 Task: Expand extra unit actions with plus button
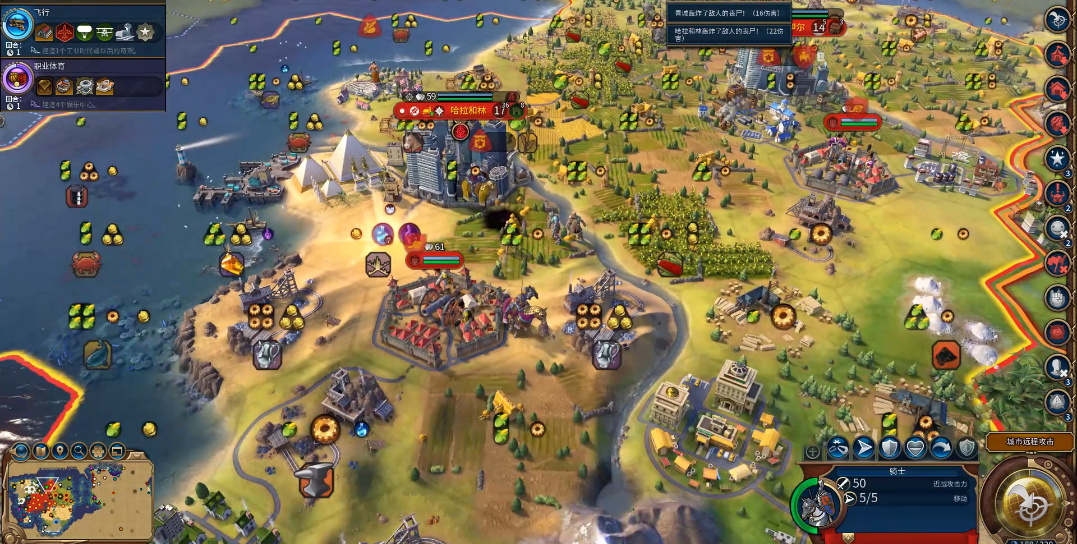coord(812,452)
